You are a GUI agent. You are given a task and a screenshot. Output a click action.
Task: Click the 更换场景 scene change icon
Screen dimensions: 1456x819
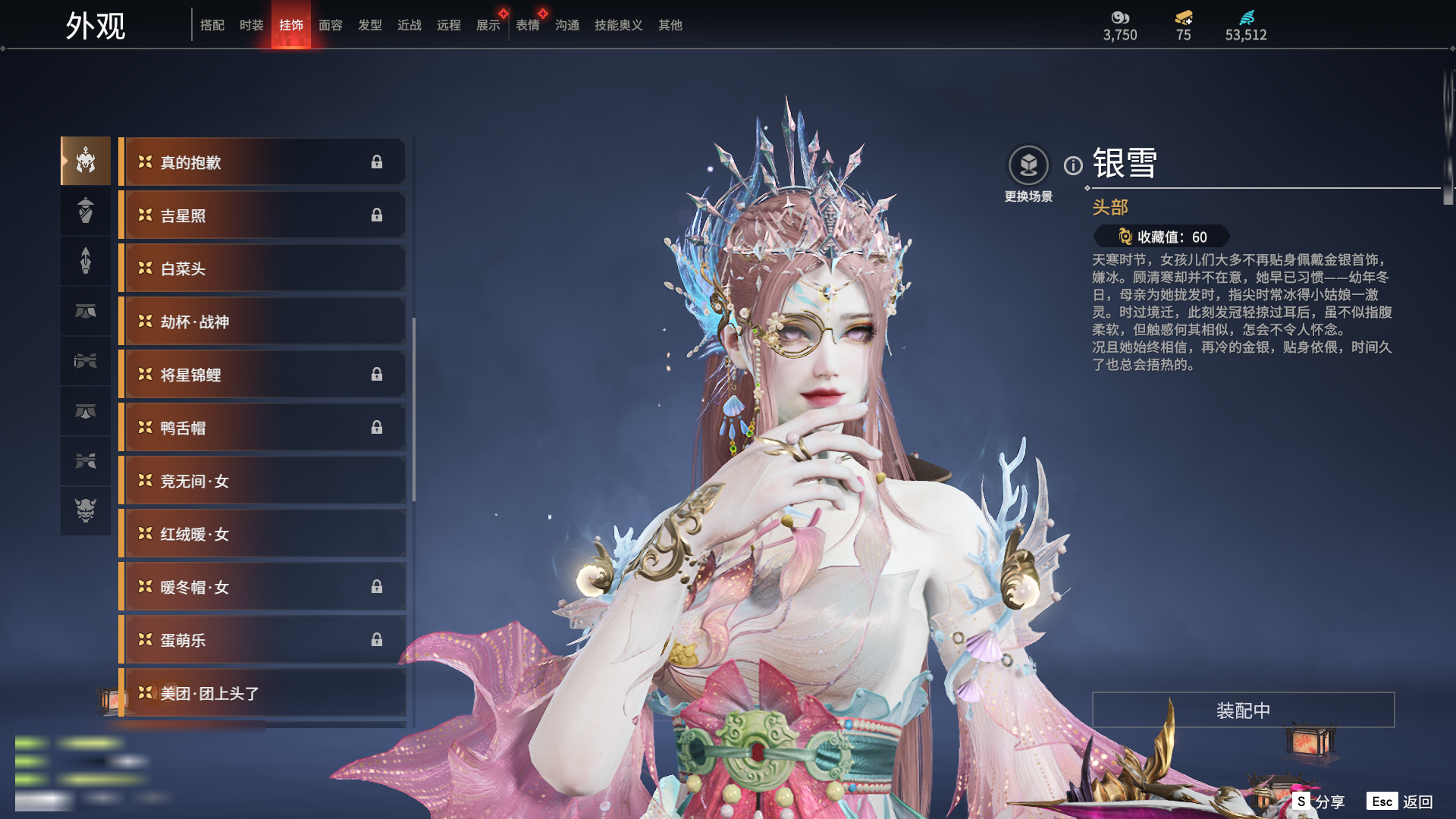(1028, 166)
